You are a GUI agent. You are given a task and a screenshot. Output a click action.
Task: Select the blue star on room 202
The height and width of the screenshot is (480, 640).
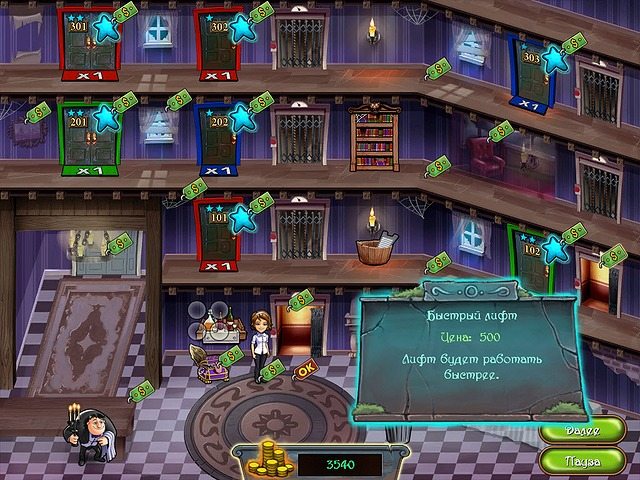240,119
